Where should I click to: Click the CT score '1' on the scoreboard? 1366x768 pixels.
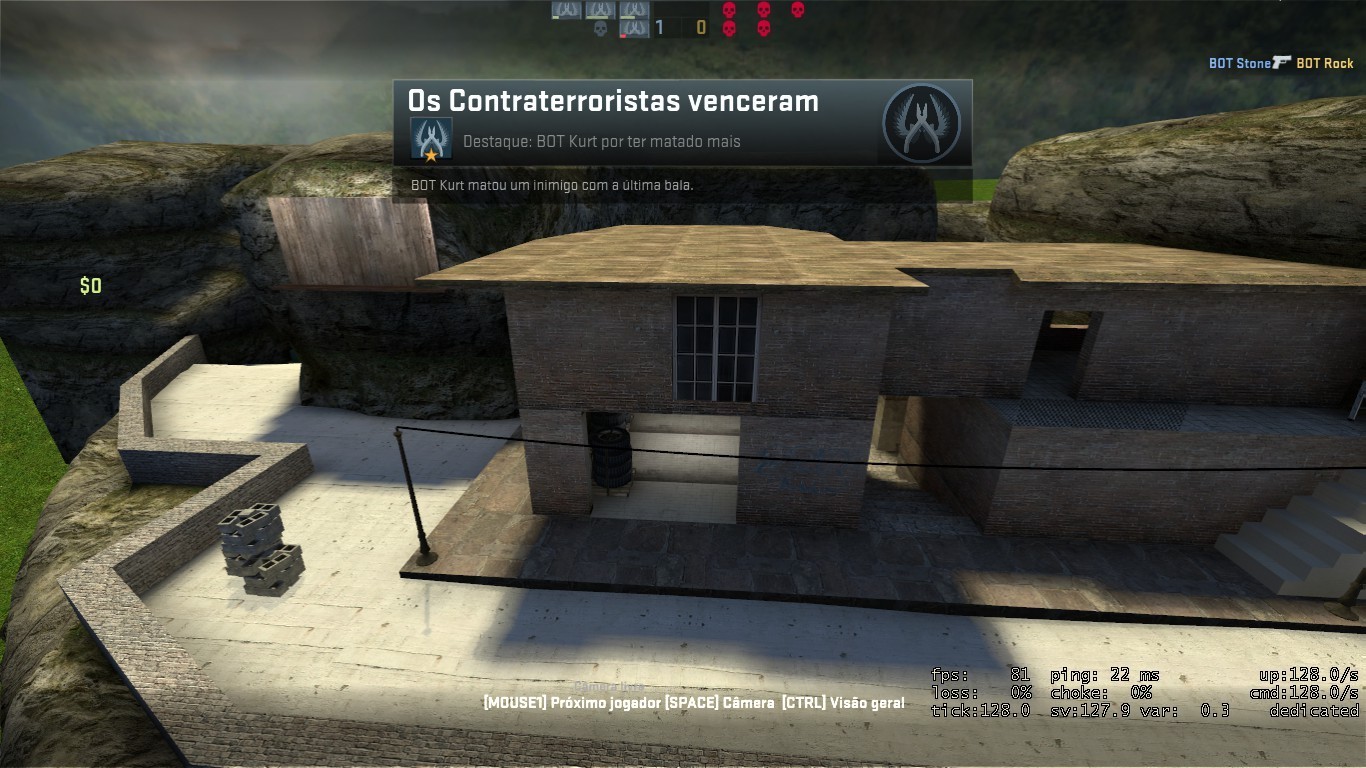click(658, 26)
